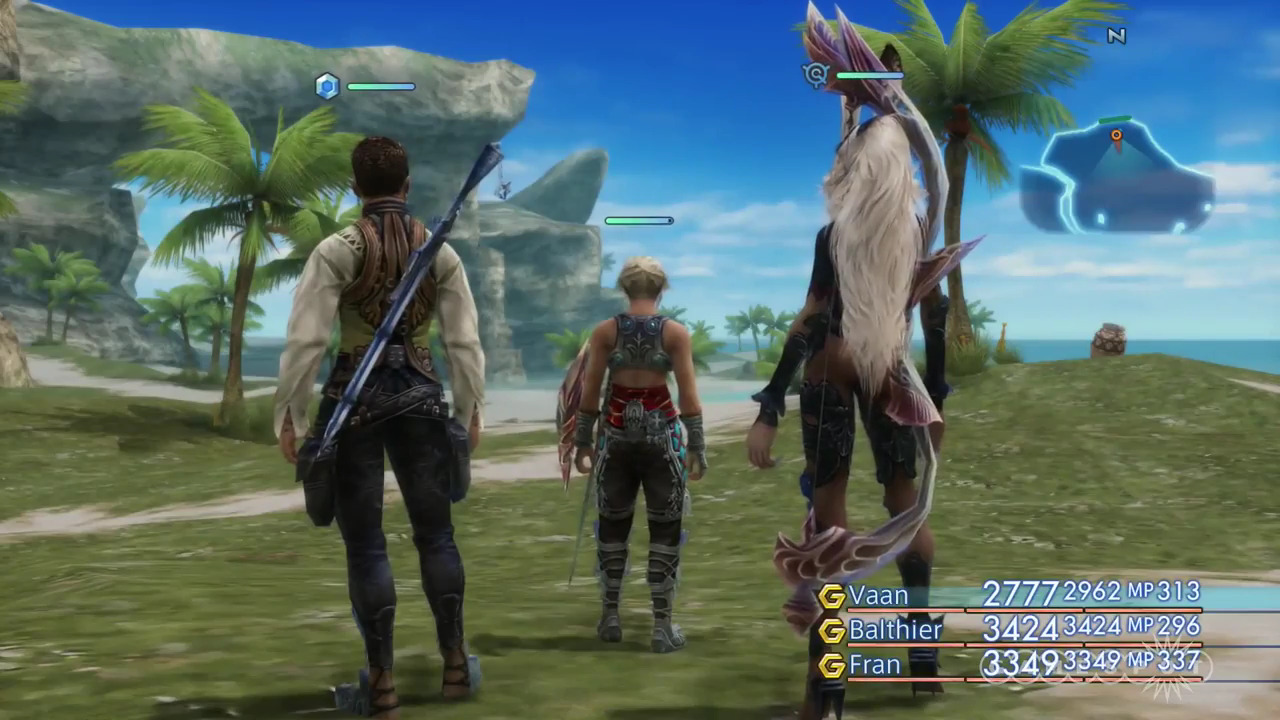Click the north compass indicator
This screenshot has width=1280, height=720.
pos(1117,36)
